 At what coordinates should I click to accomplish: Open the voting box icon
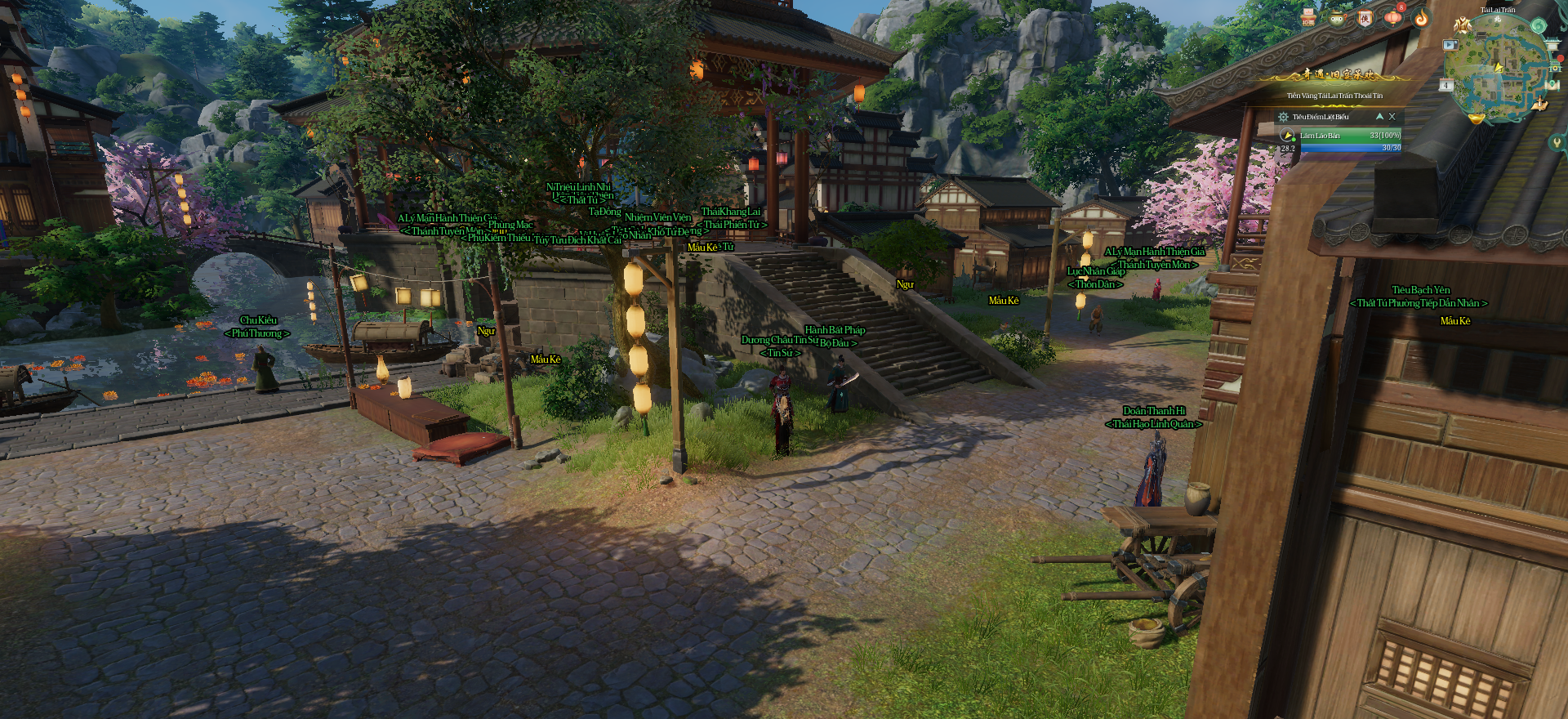[x=1308, y=17]
